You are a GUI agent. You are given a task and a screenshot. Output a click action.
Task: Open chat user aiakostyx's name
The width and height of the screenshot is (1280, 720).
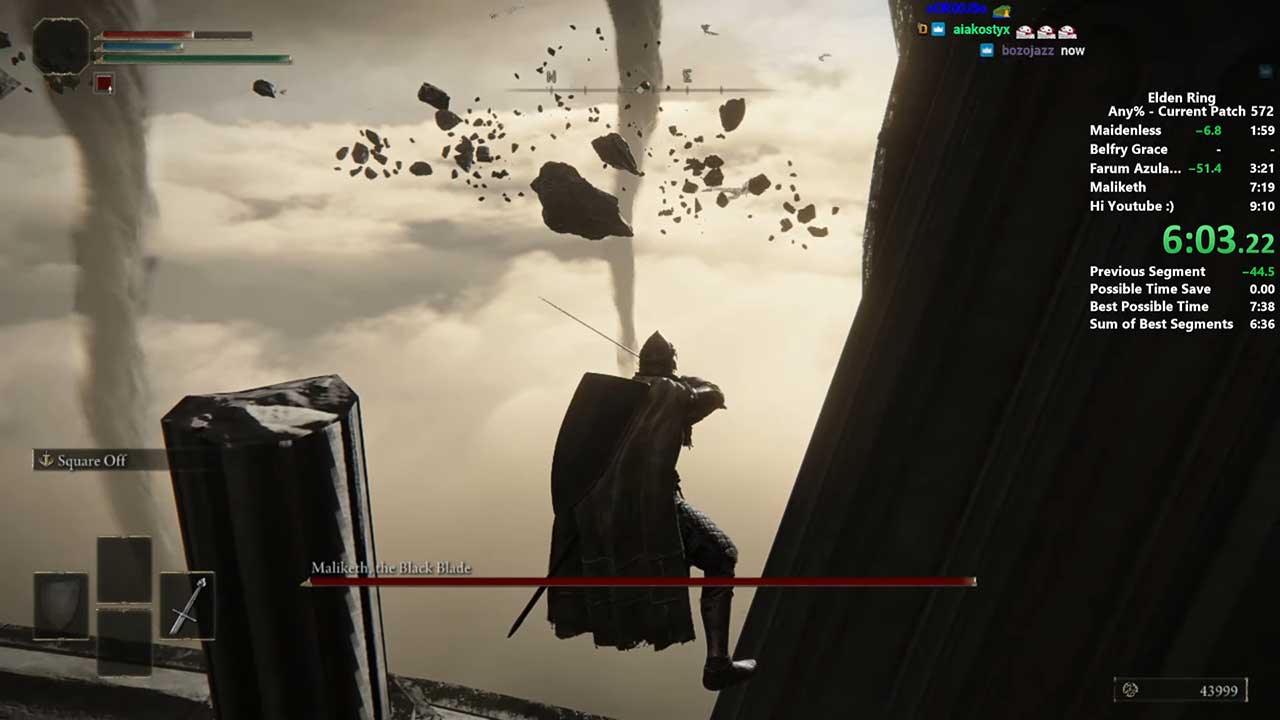point(983,30)
